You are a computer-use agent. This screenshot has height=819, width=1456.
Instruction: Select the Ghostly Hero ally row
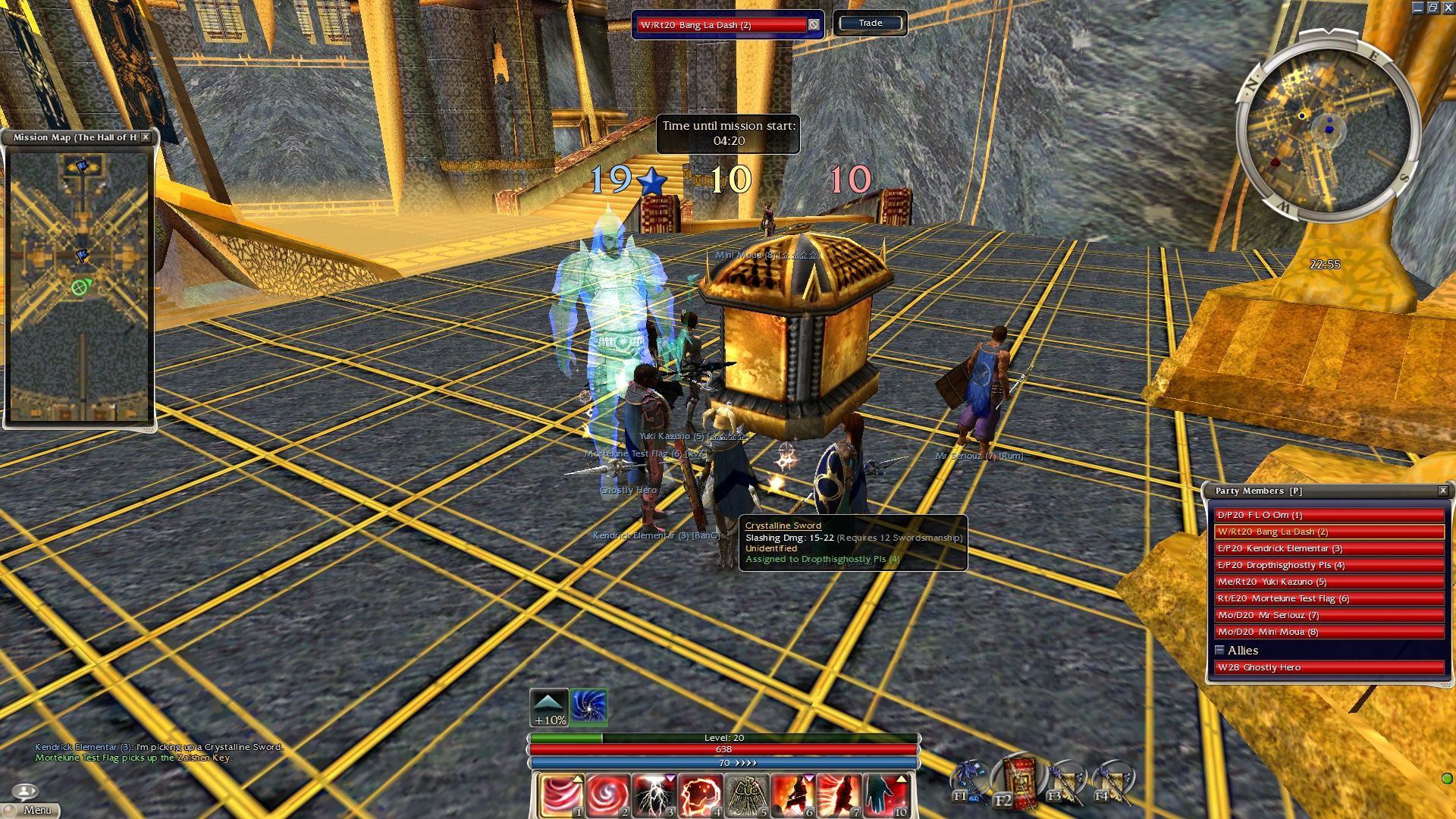coord(1329,667)
